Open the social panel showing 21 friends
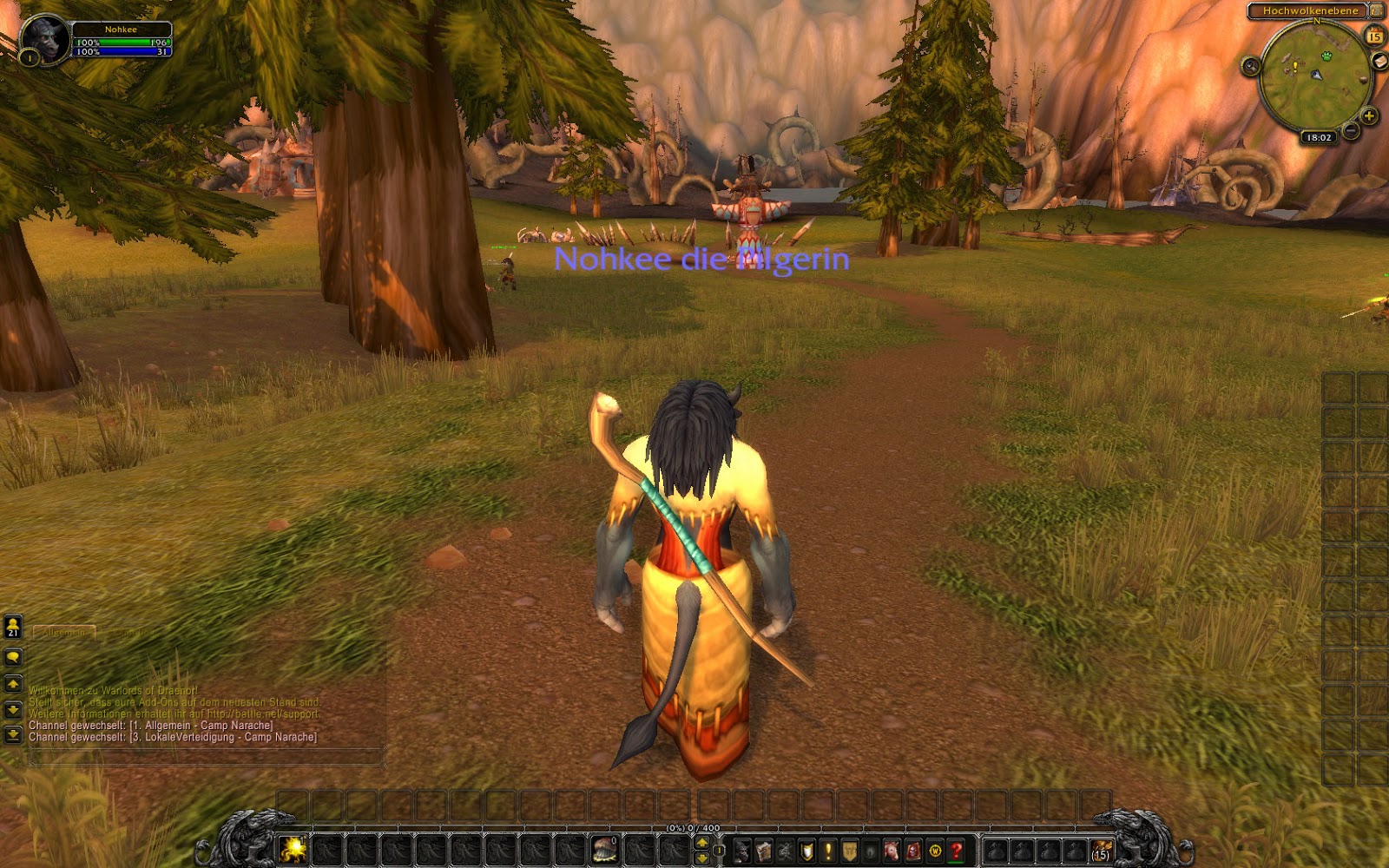Screen dimensions: 1389x868 [x=13, y=626]
